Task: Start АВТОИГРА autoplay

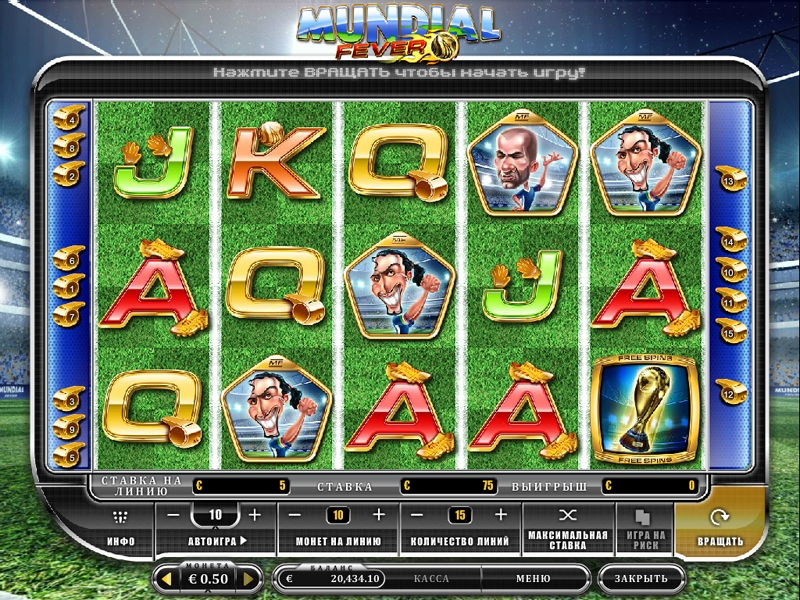Action: [x=217, y=541]
